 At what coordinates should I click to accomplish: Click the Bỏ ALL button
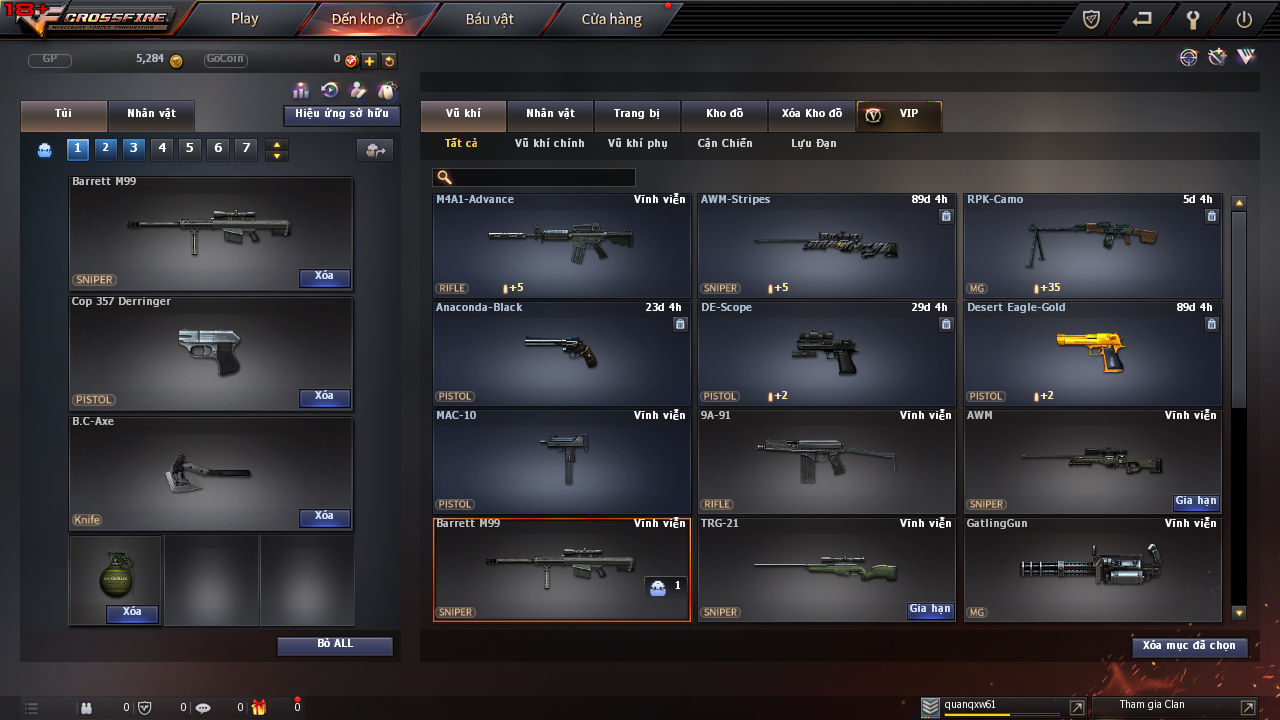(334, 645)
